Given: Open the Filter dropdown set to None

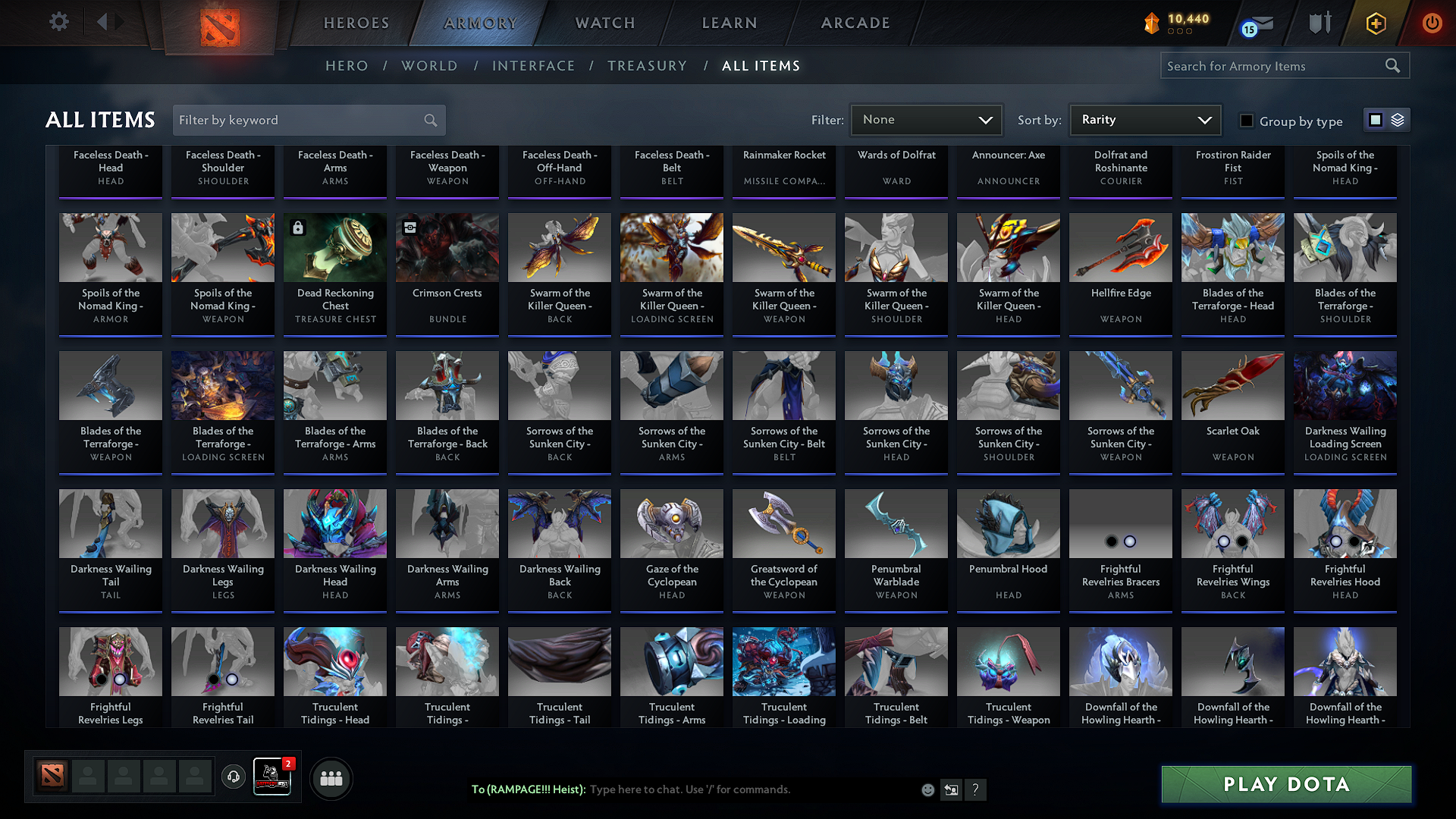Looking at the screenshot, I should [926, 120].
